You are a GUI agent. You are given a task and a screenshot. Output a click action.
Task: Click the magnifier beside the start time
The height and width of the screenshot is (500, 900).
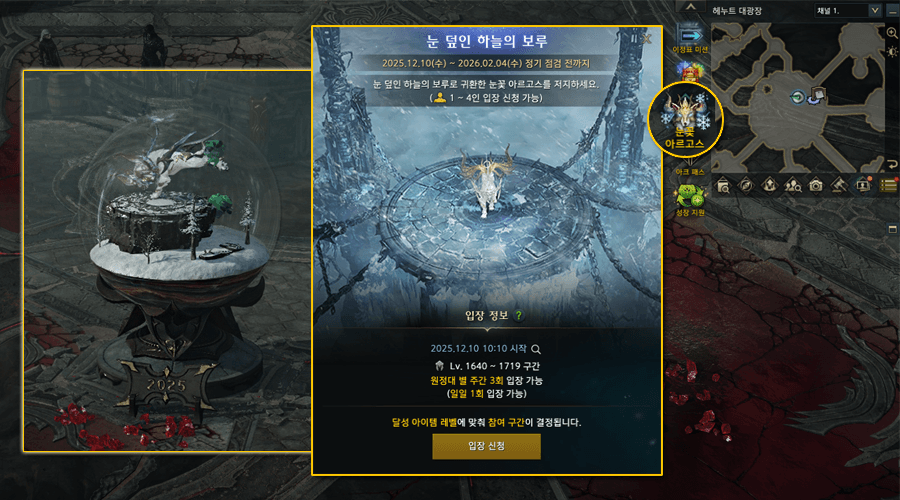[x=536, y=349]
